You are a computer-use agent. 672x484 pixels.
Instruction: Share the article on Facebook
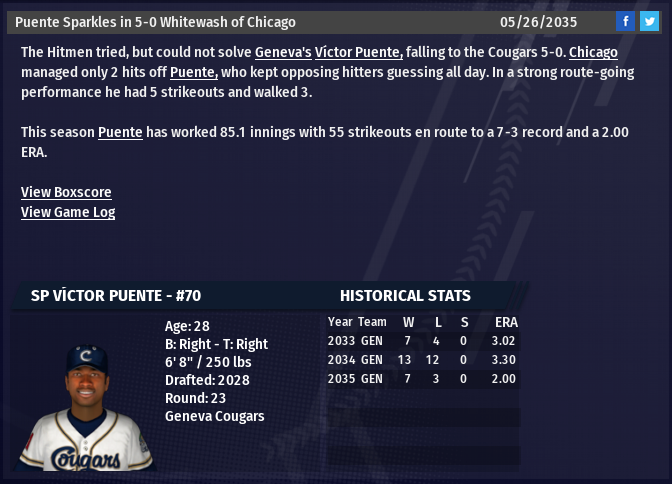[x=625, y=21]
